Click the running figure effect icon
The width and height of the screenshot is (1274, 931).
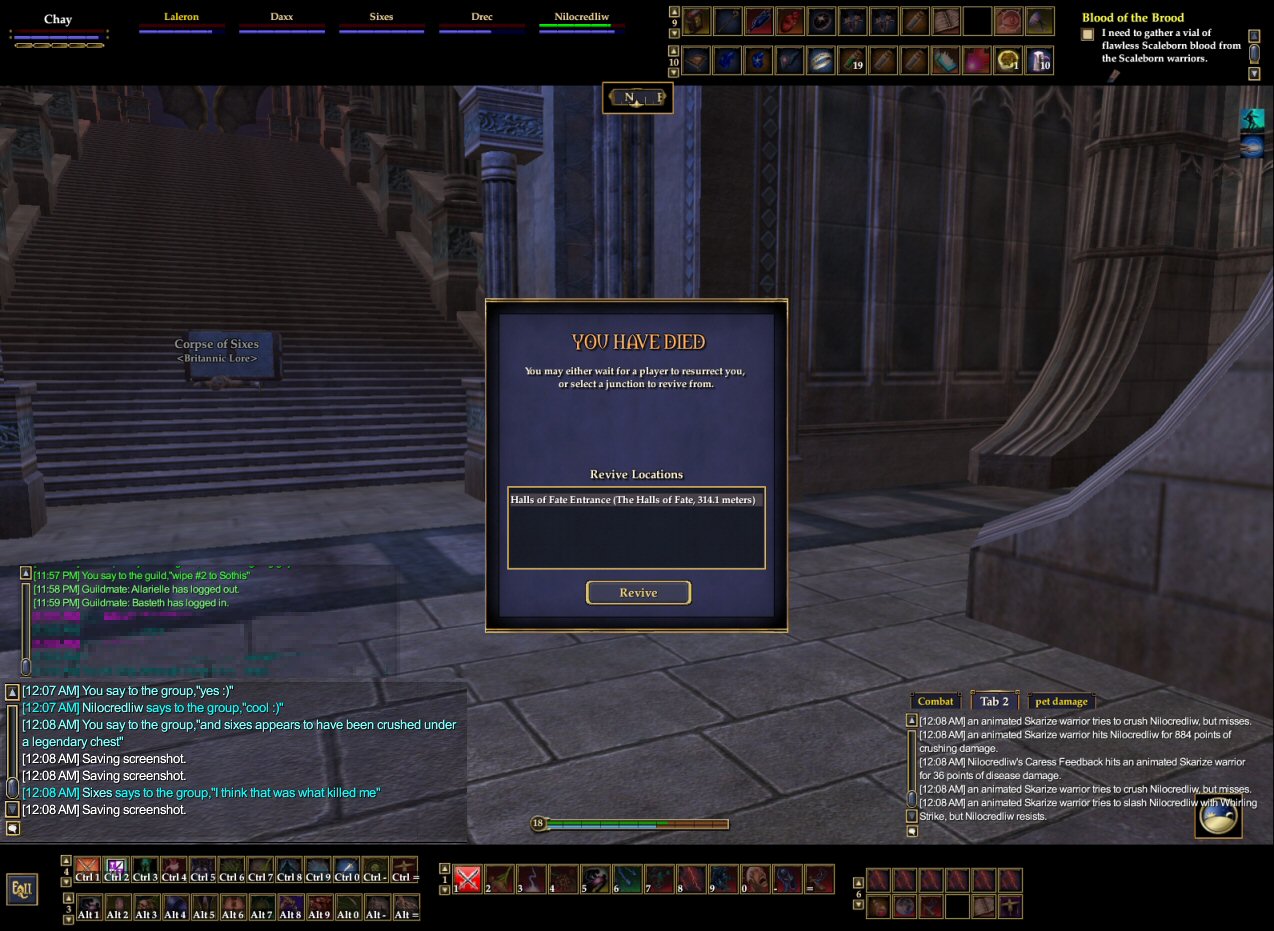1251,120
